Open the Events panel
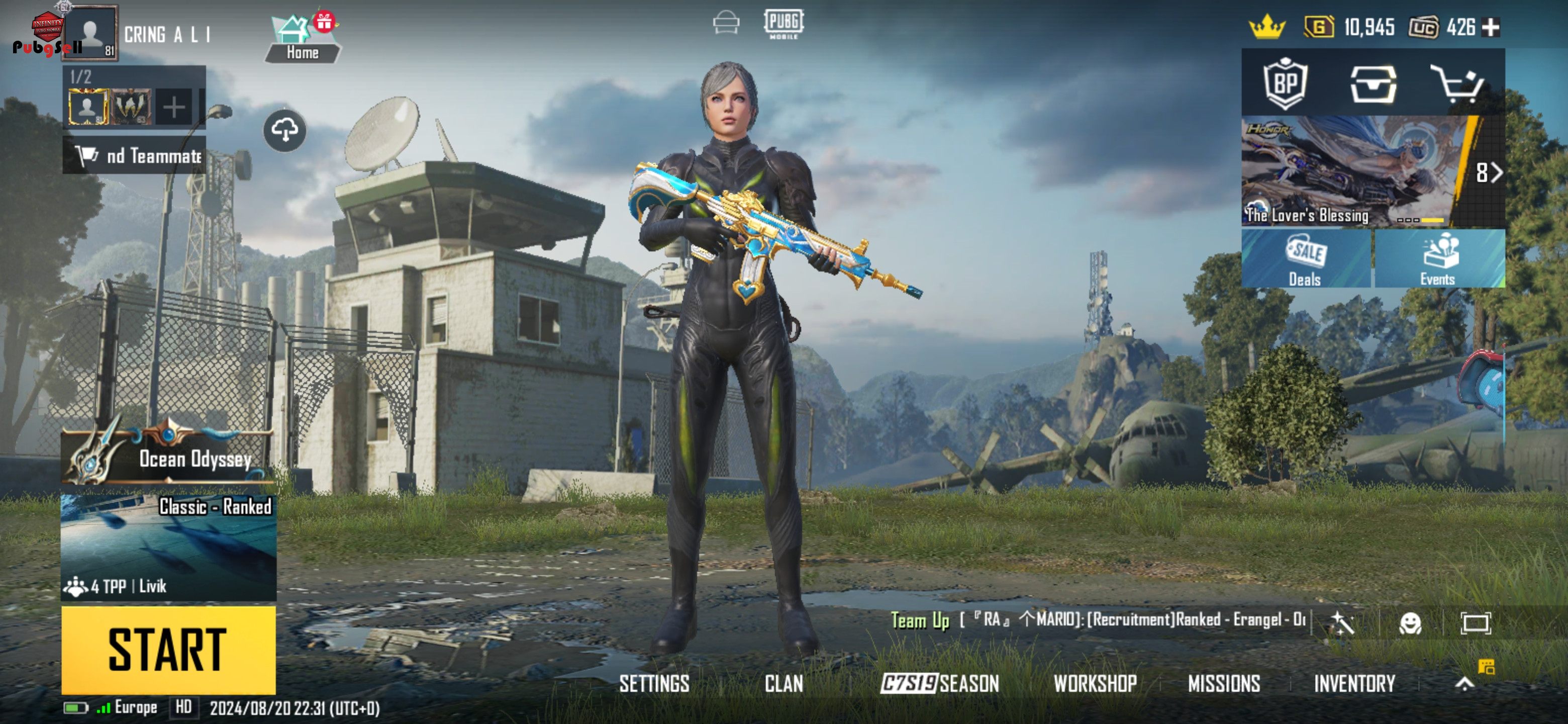This screenshot has height=724, width=1568. click(x=1439, y=259)
